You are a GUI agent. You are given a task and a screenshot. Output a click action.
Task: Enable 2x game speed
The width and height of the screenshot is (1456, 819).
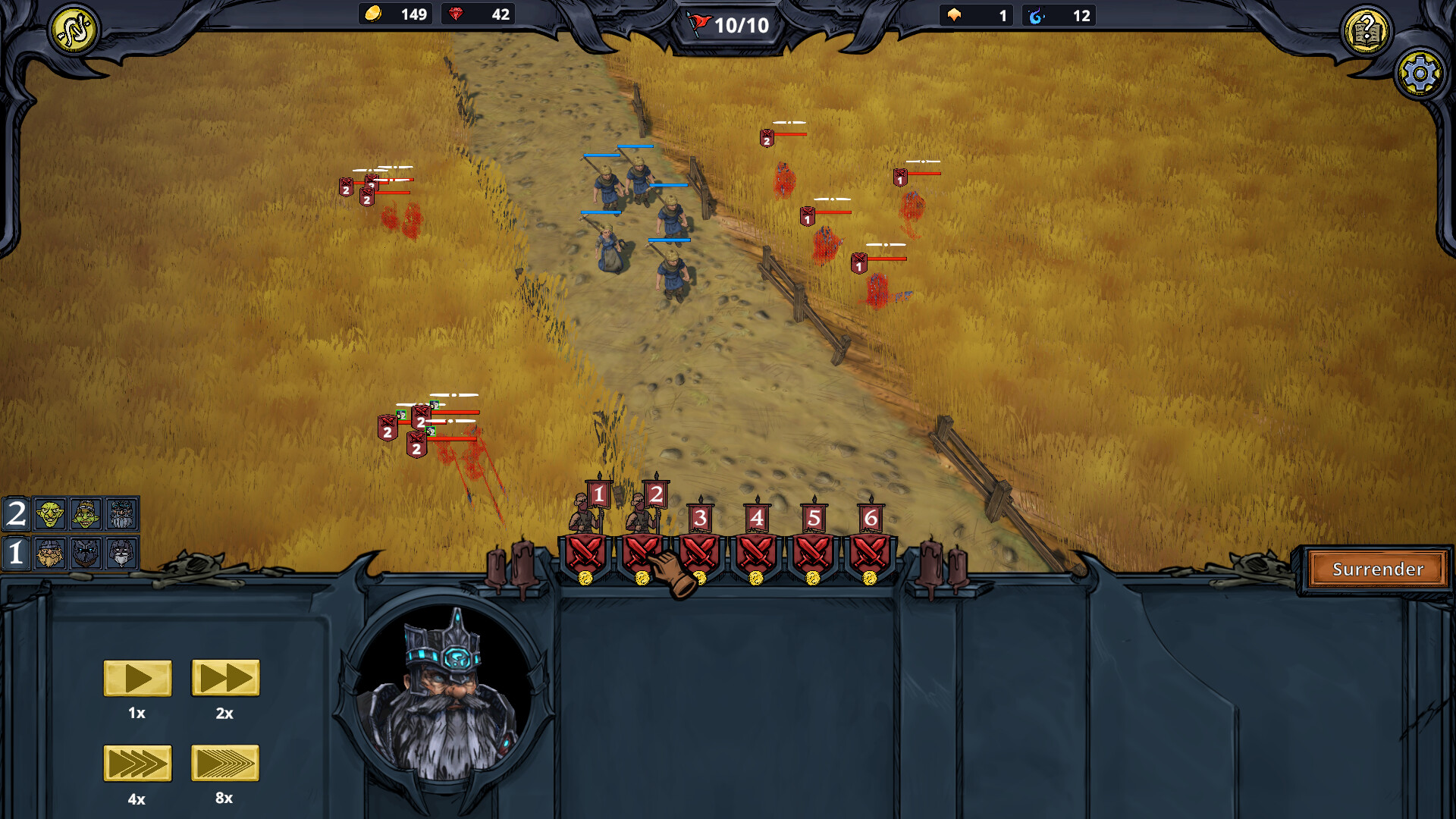pos(224,679)
